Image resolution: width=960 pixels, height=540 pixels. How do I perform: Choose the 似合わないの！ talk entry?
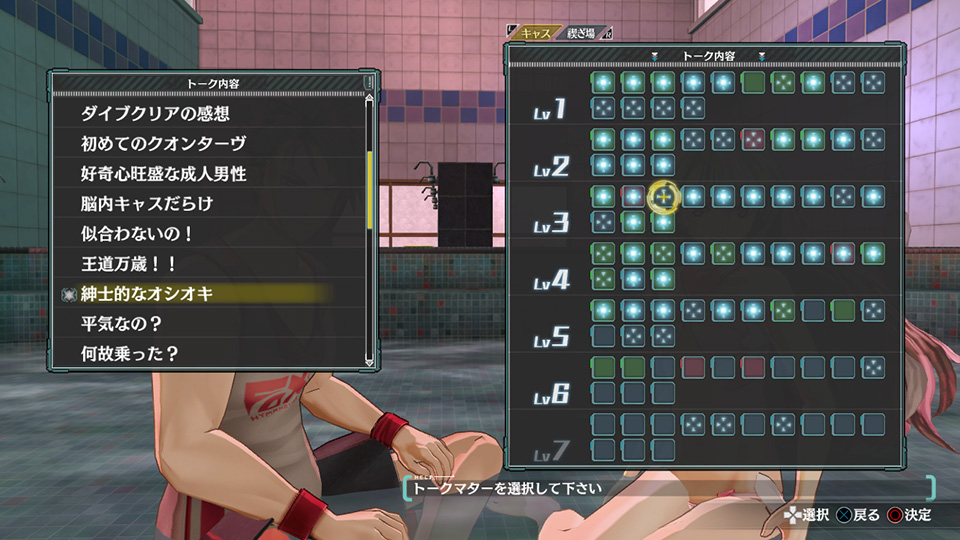pos(137,234)
